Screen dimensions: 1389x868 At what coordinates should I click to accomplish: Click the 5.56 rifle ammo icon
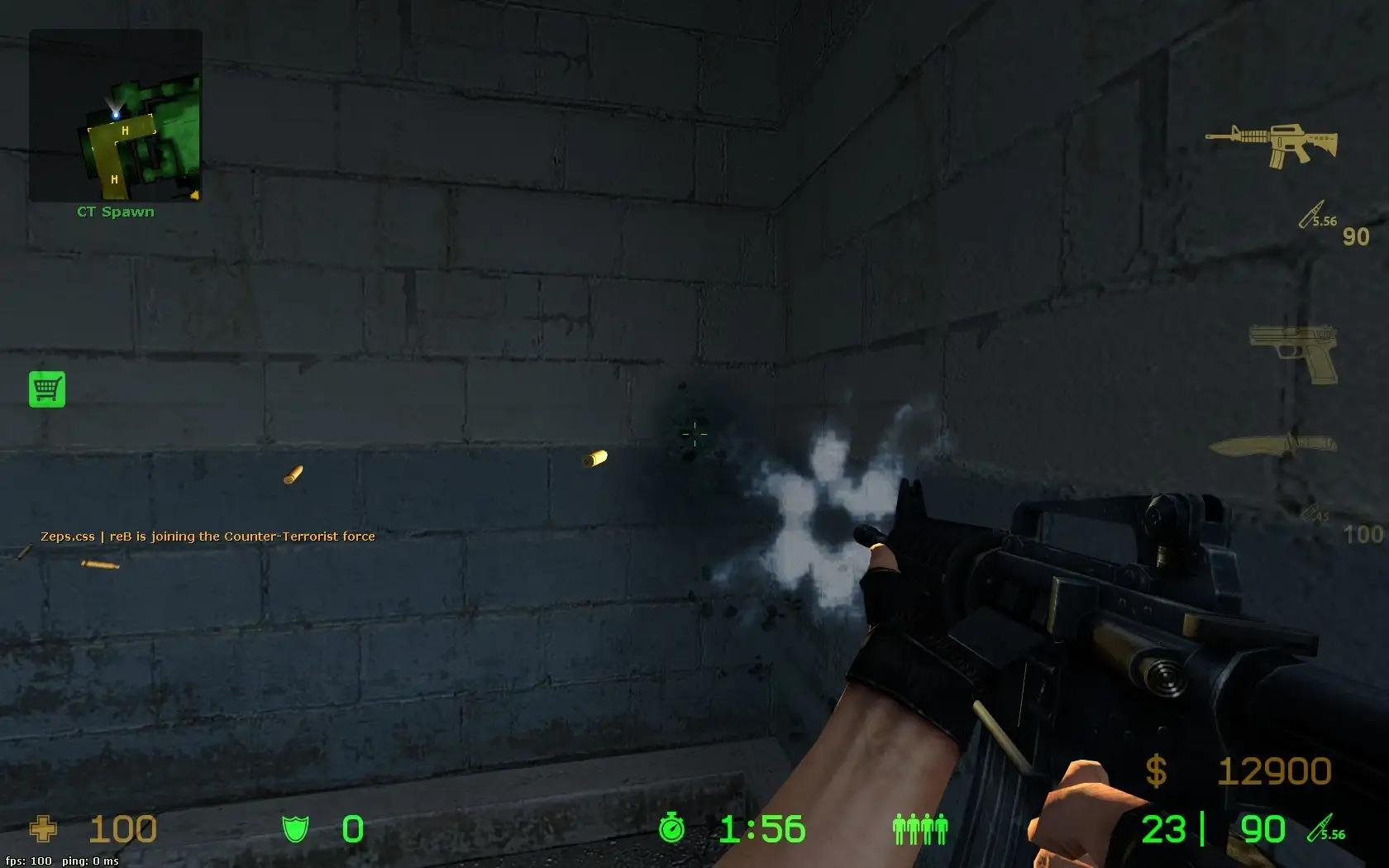point(1315,217)
